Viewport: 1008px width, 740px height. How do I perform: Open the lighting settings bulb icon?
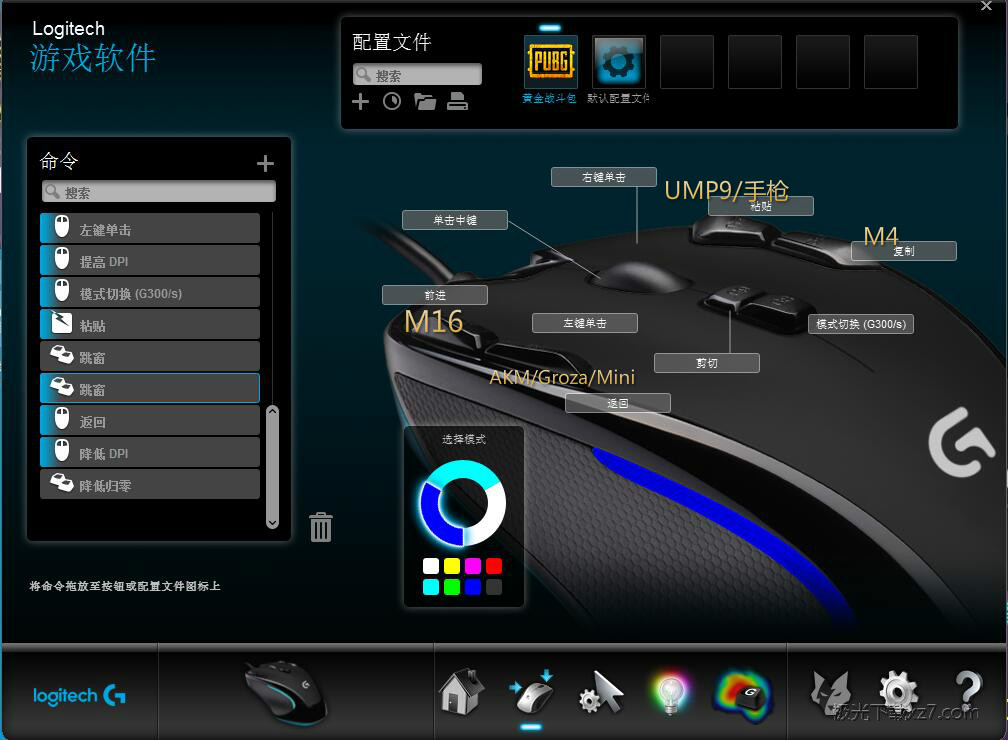669,692
